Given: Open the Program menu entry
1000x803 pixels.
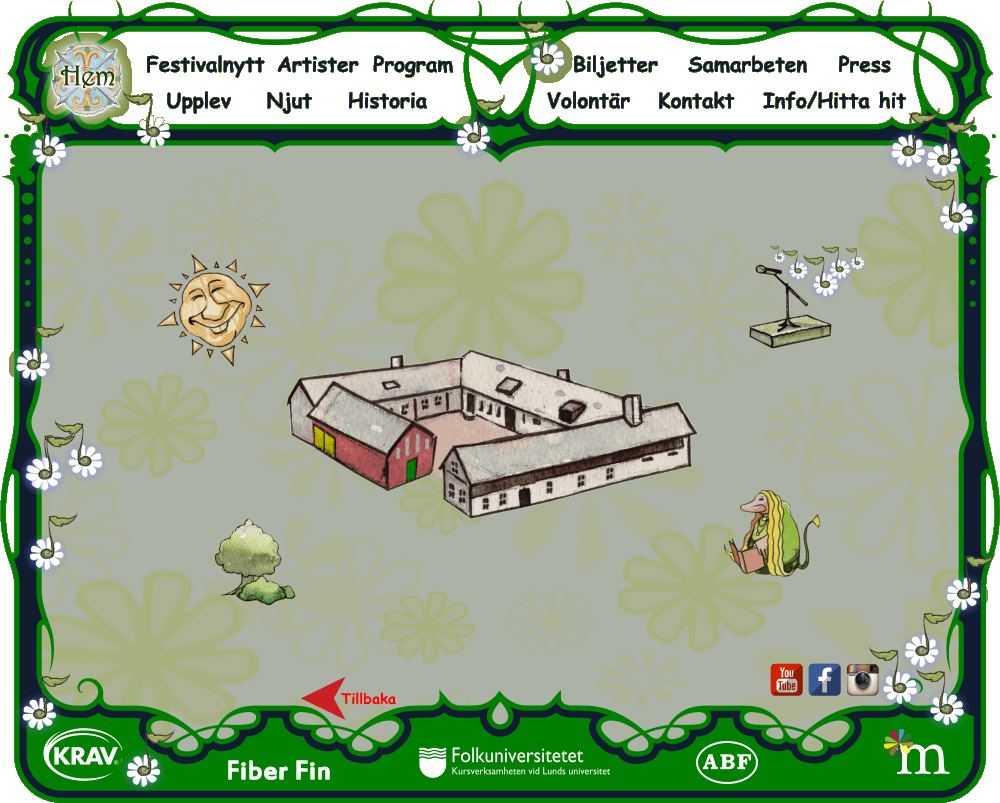Looking at the screenshot, I should pos(412,66).
